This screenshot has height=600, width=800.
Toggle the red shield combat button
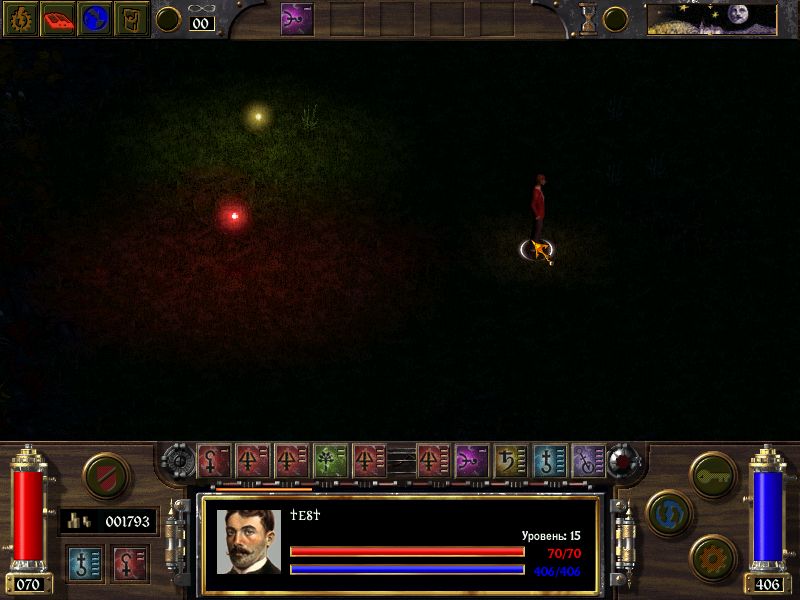(x=103, y=475)
